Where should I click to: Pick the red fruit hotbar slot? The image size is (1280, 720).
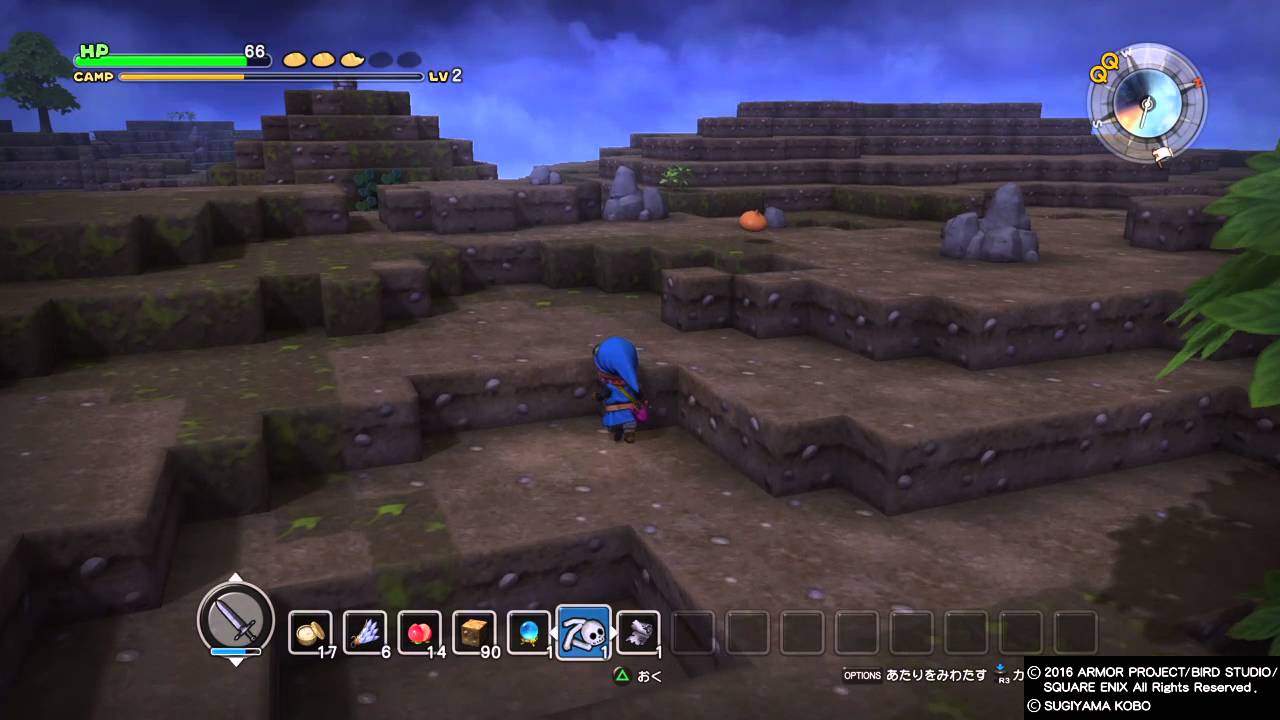[419, 632]
